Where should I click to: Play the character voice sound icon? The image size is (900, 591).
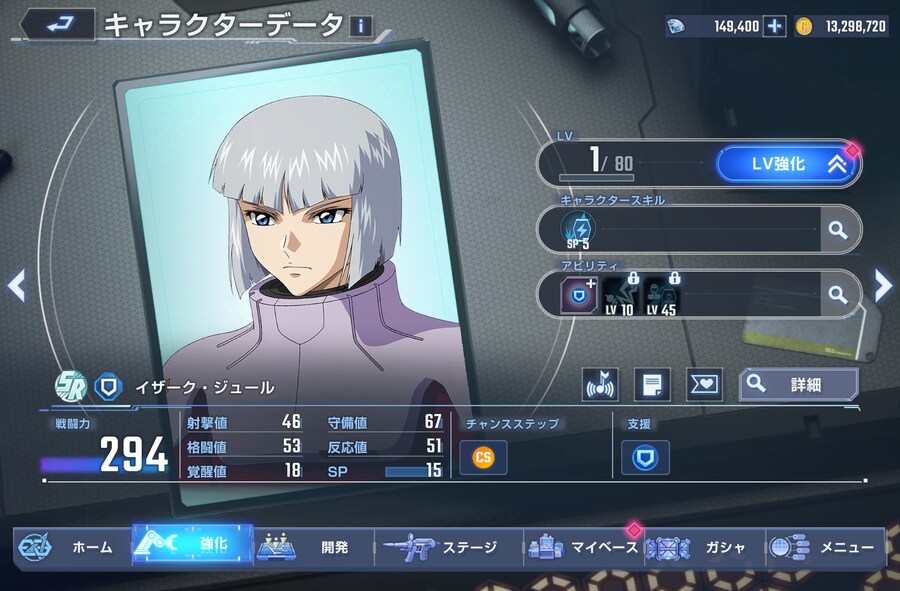click(601, 384)
